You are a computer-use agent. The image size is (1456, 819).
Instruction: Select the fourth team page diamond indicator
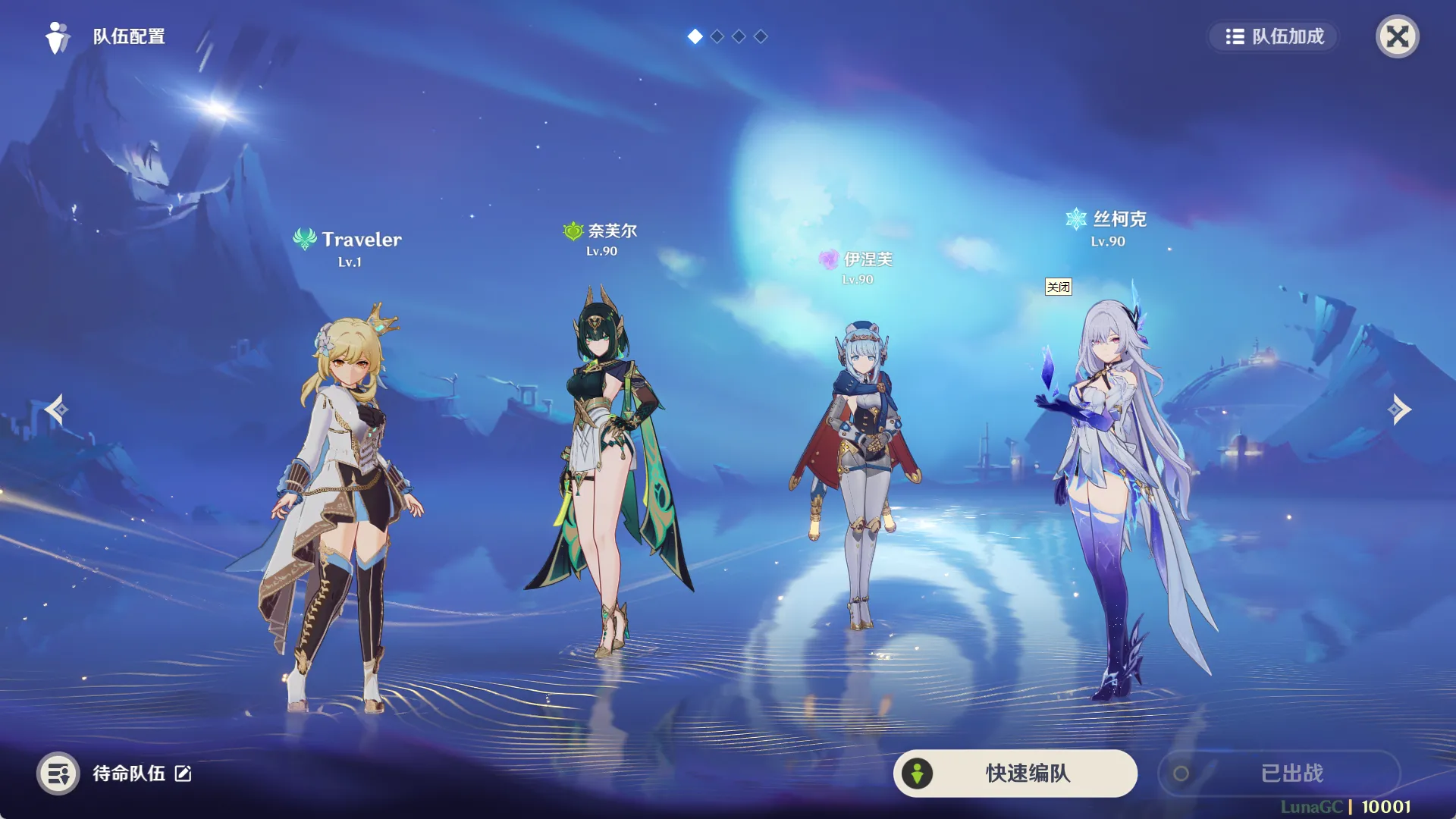pos(759,36)
